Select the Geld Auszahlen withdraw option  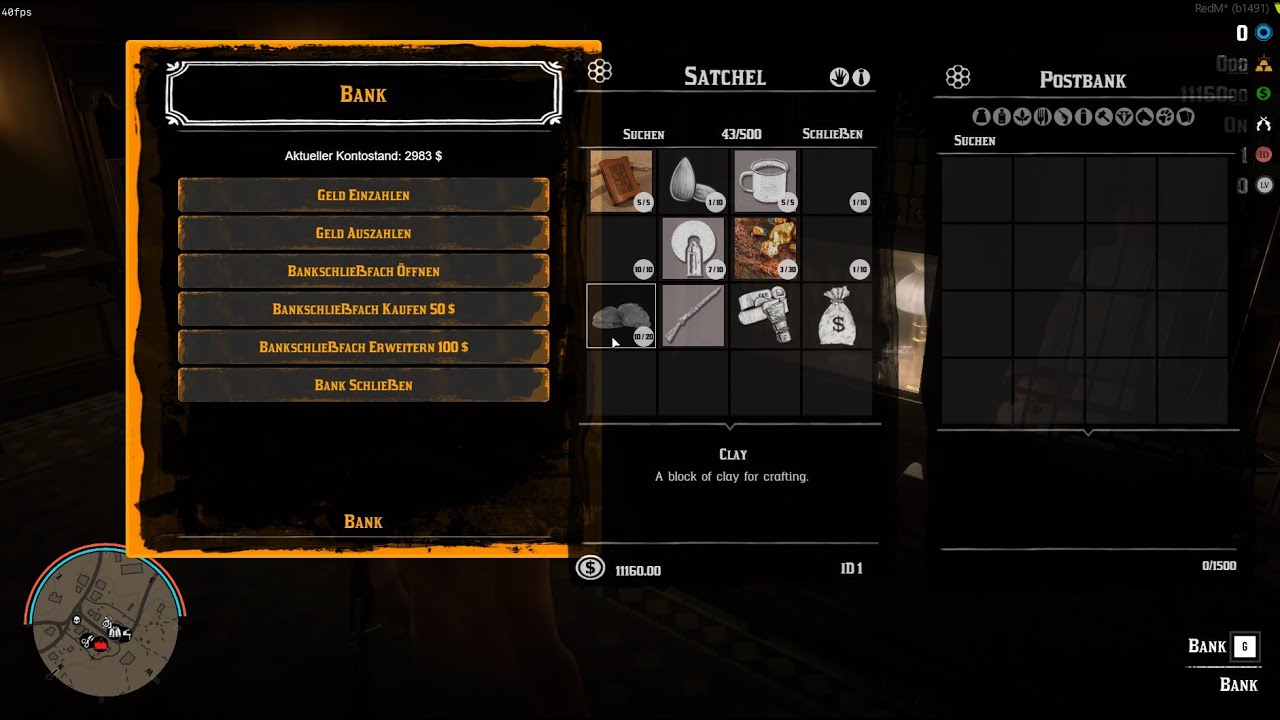point(363,233)
